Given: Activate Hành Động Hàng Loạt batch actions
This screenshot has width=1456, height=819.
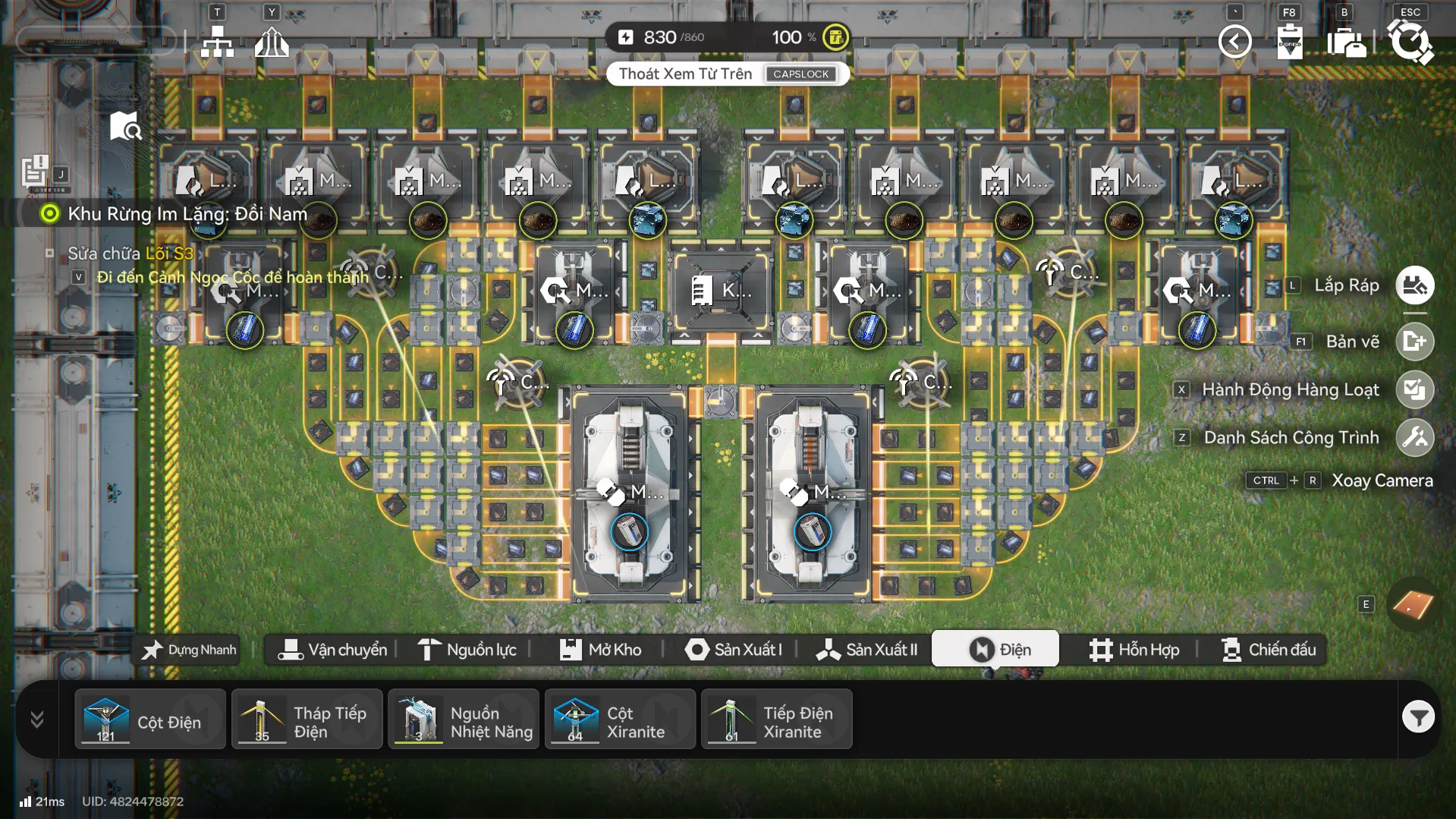Looking at the screenshot, I should click(x=1414, y=389).
